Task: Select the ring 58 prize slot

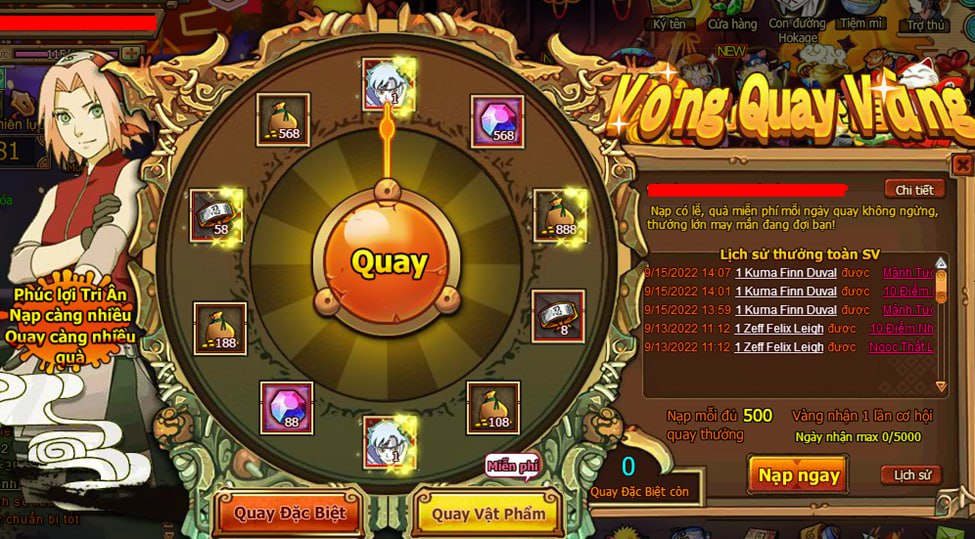Action: [x=216, y=215]
